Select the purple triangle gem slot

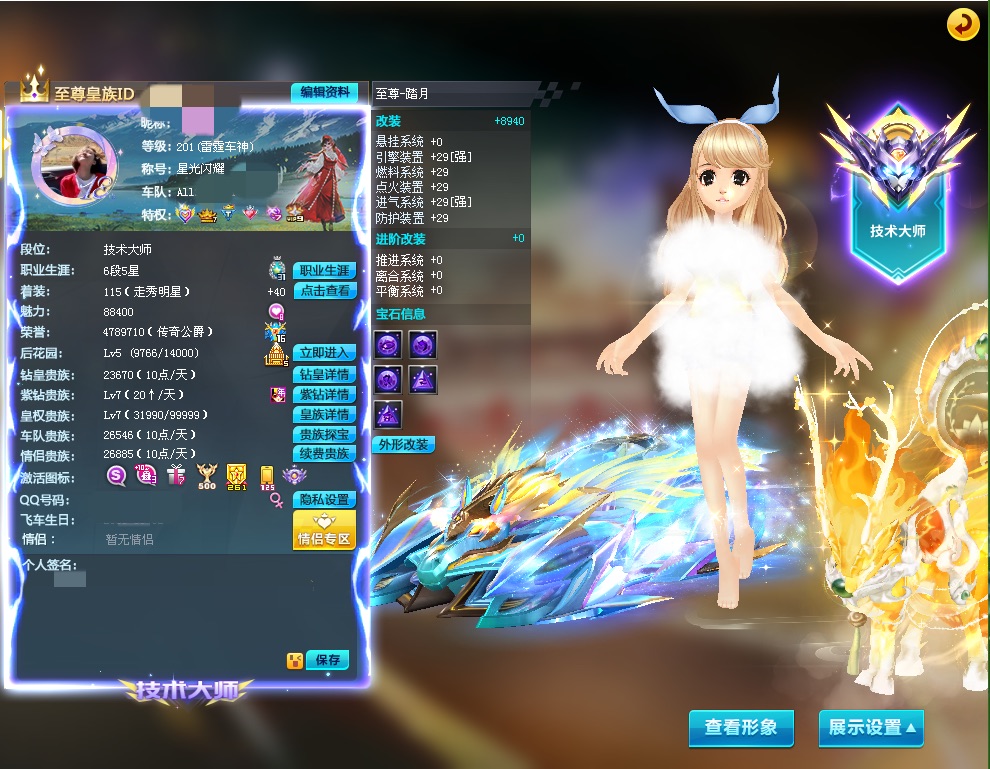pos(422,380)
